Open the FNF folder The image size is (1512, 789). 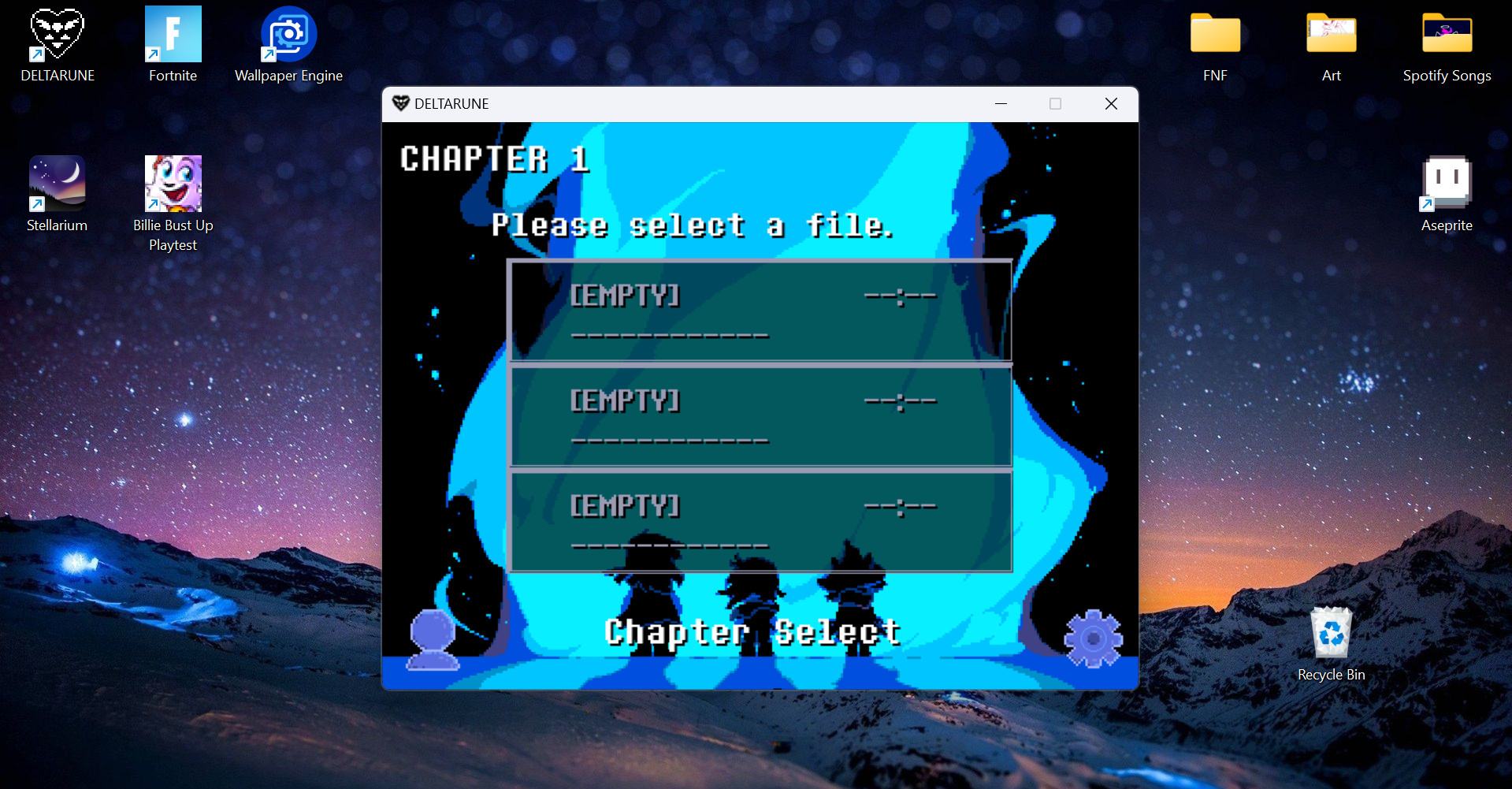(1214, 33)
